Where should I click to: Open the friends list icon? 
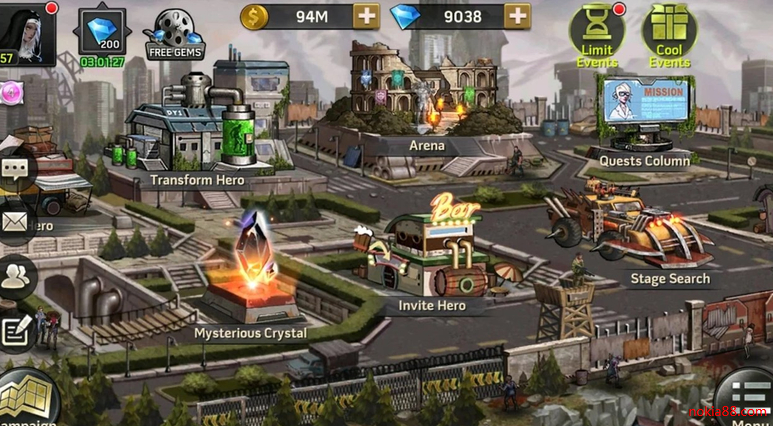click(14, 279)
